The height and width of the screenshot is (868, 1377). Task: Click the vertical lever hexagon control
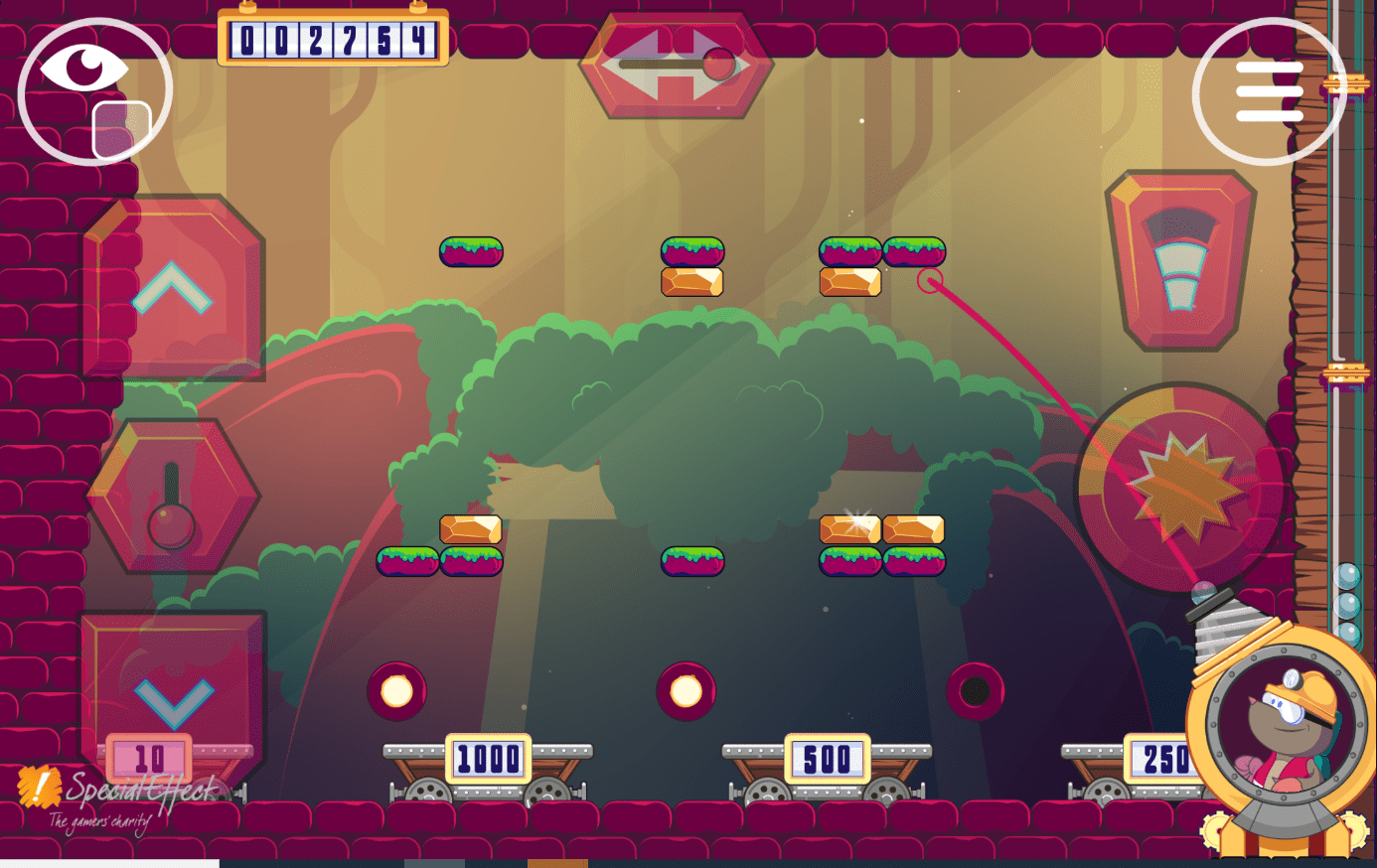tap(173, 496)
